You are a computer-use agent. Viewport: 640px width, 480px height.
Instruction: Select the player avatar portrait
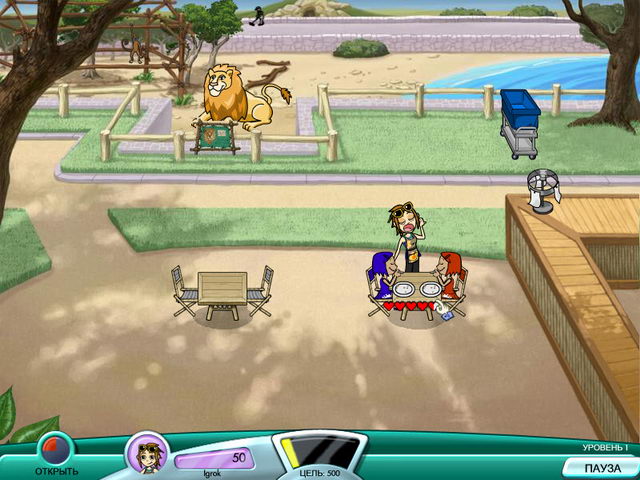click(146, 454)
